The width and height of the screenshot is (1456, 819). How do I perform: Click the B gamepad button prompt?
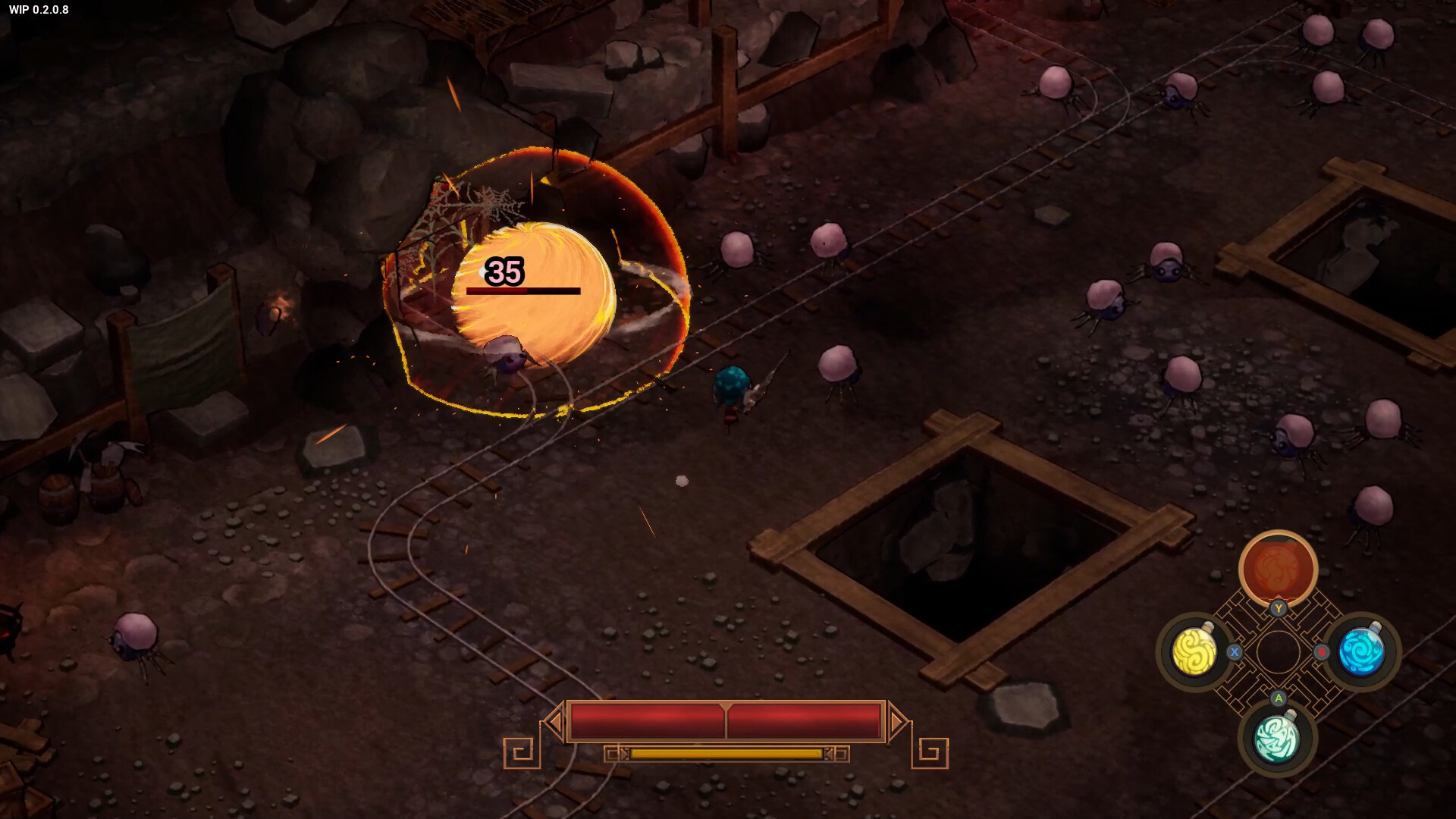pos(1322,652)
